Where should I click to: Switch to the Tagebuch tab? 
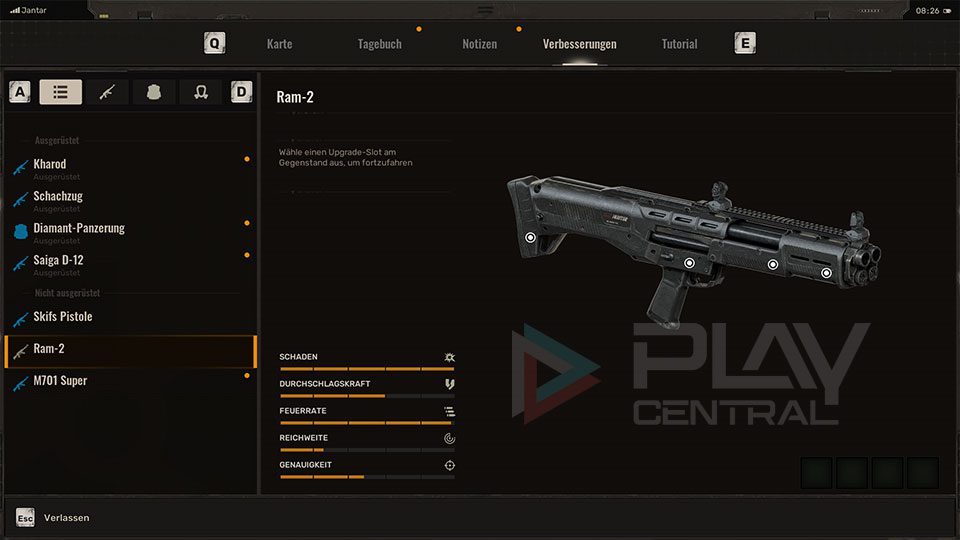379,44
